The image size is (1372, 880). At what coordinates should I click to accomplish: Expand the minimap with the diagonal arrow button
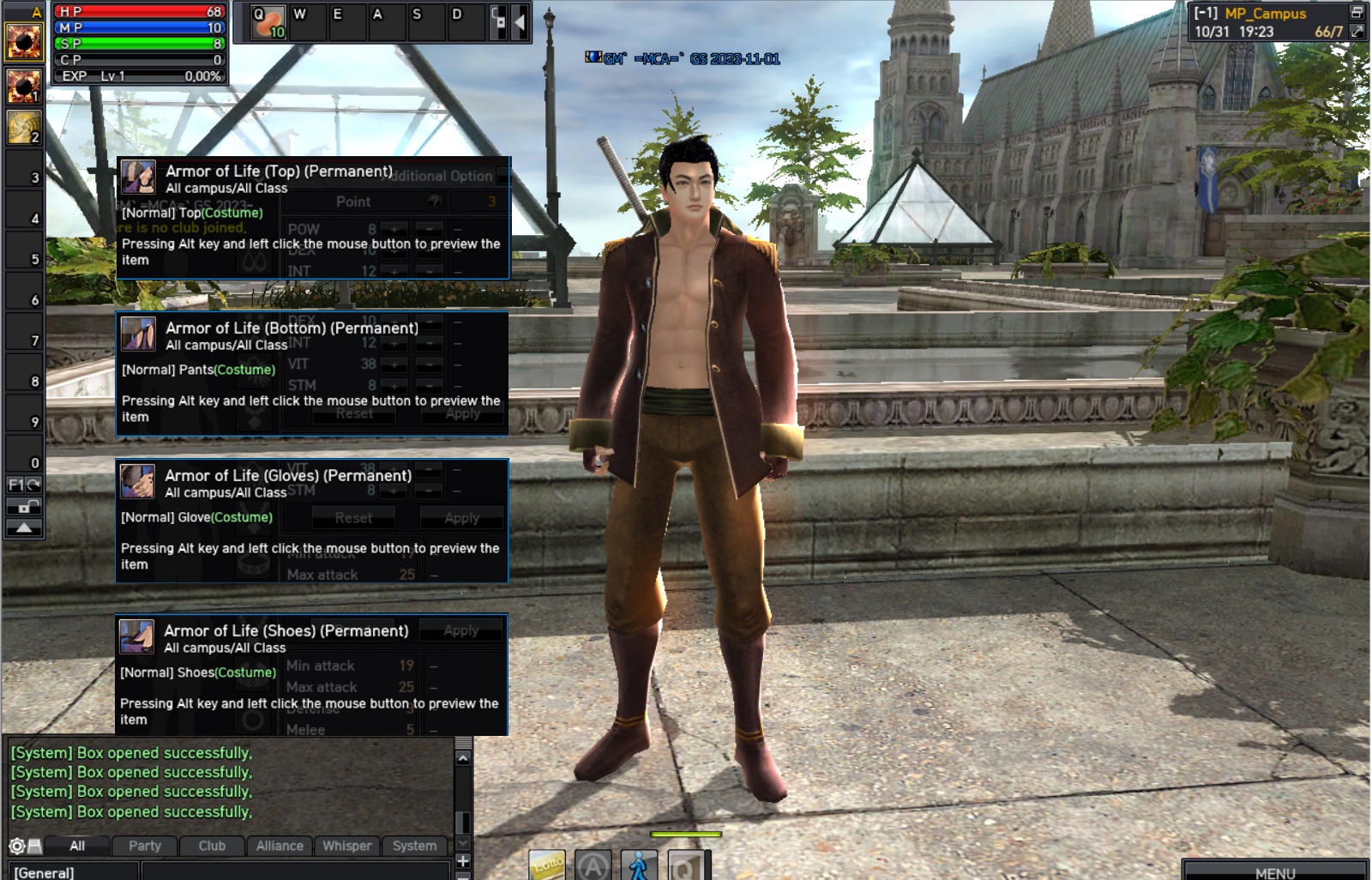(x=1357, y=32)
